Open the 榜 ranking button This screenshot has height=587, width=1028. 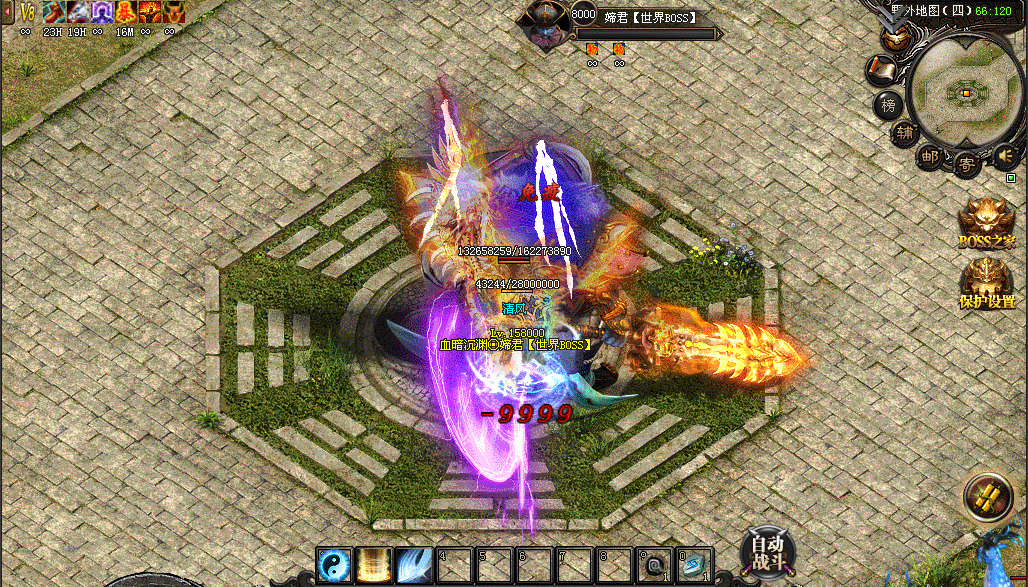887,104
